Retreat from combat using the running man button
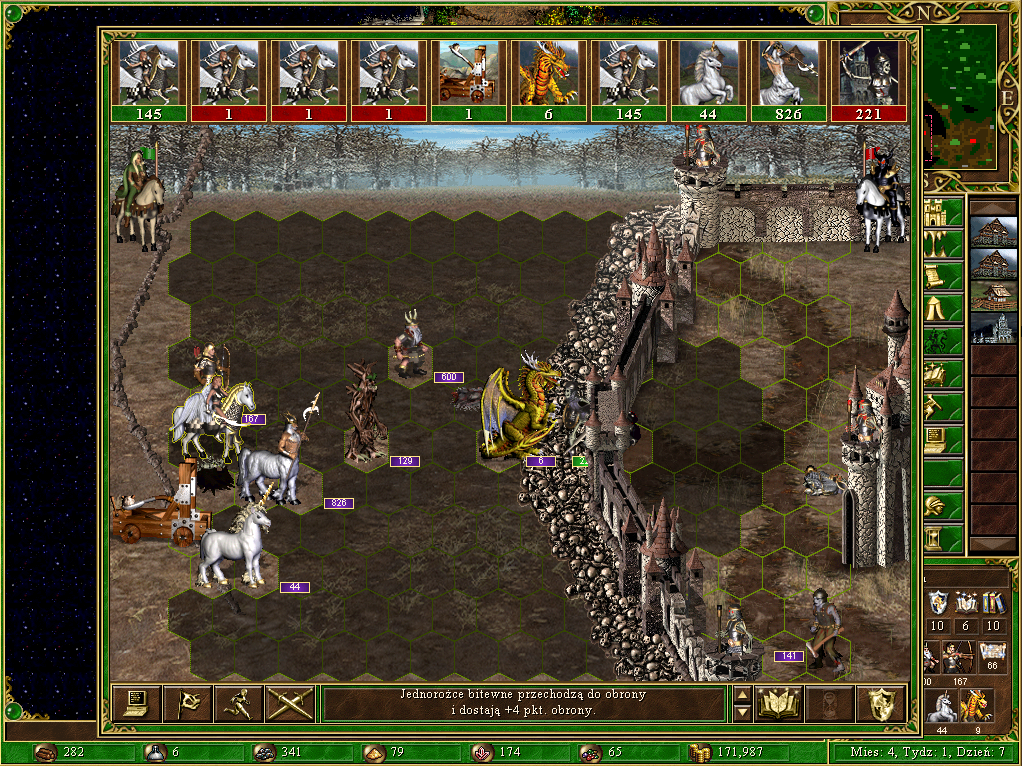This screenshot has width=1022, height=766. click(238, 703)
